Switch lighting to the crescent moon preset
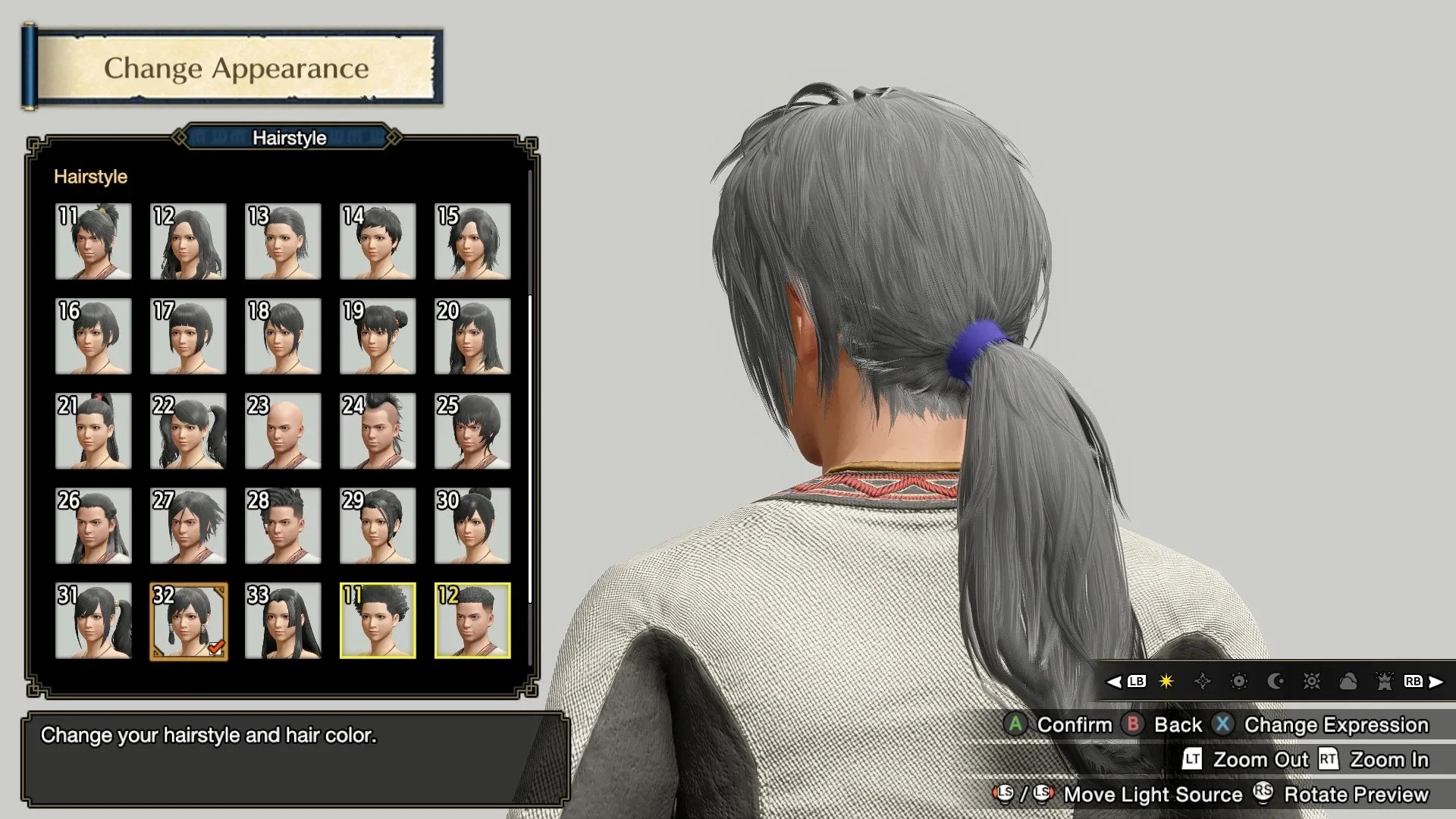This screenshot has height=819, width=1456. [1276, 682]
